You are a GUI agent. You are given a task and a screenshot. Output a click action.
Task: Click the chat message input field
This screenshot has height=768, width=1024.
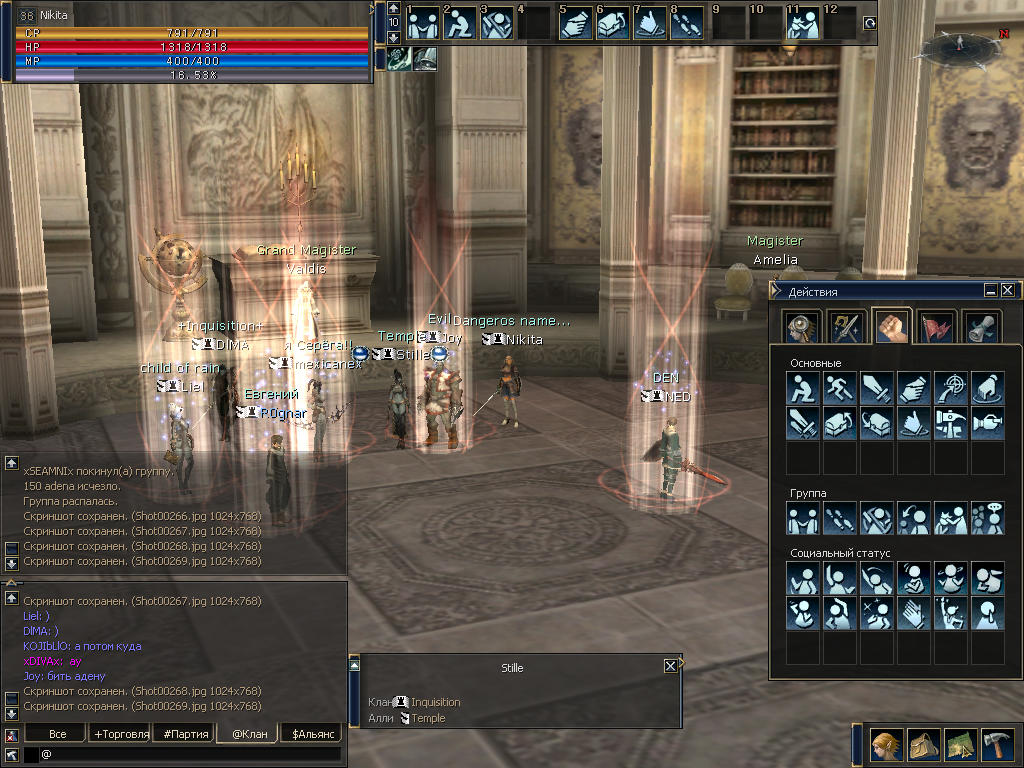(190, 754)
